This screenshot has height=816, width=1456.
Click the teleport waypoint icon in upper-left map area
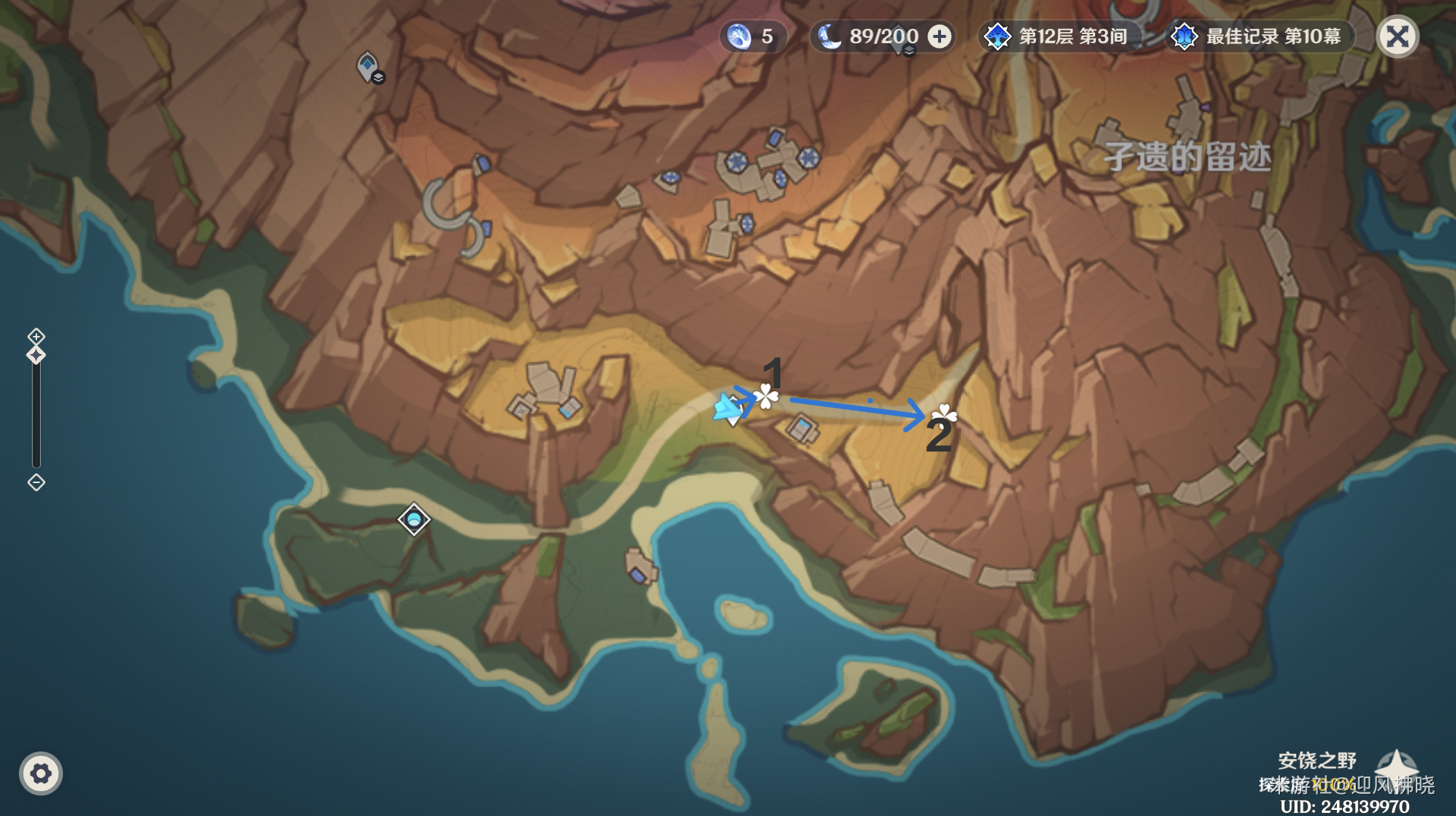point(366,65)
